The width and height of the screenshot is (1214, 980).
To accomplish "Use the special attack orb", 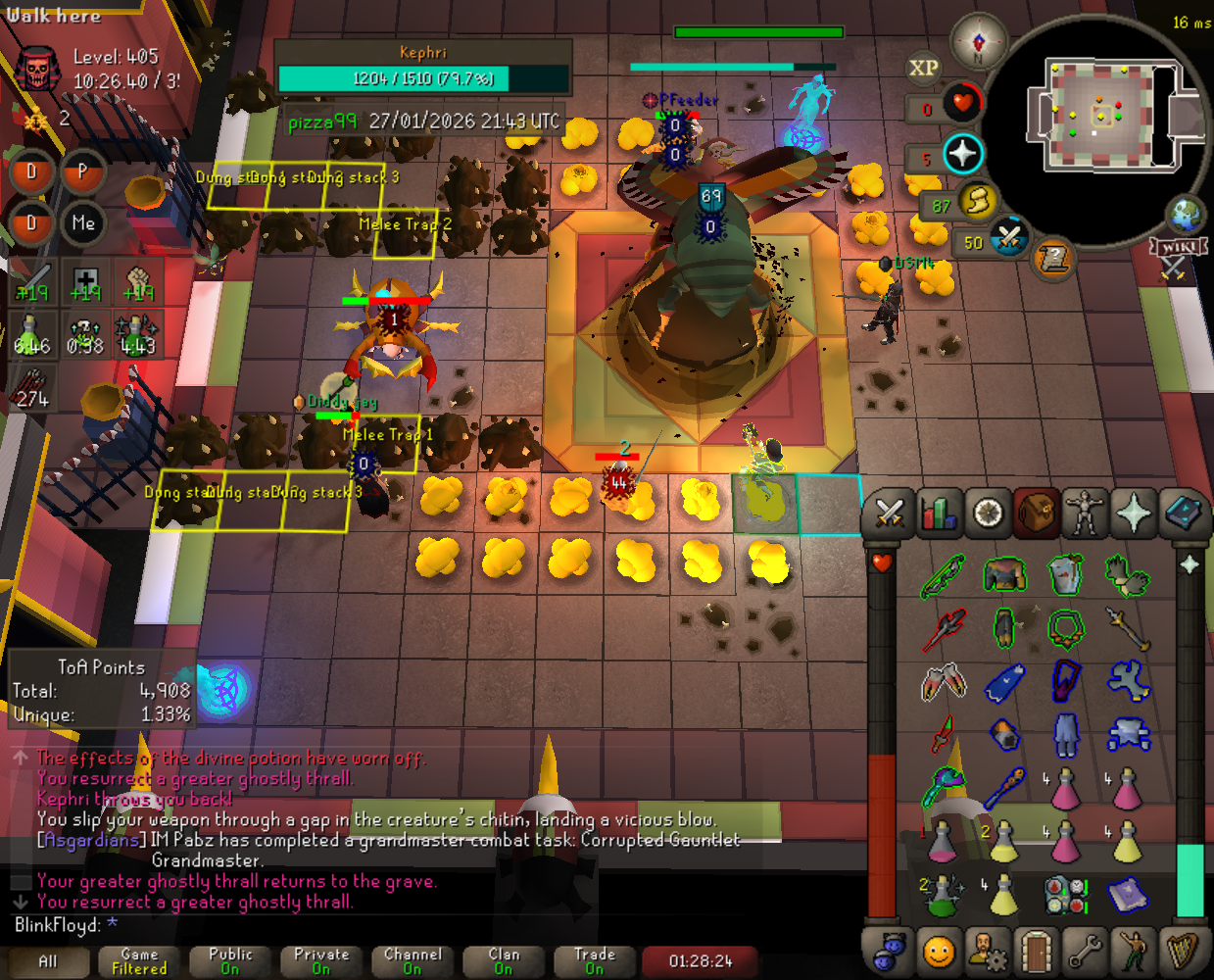I will pos(1008,238).
